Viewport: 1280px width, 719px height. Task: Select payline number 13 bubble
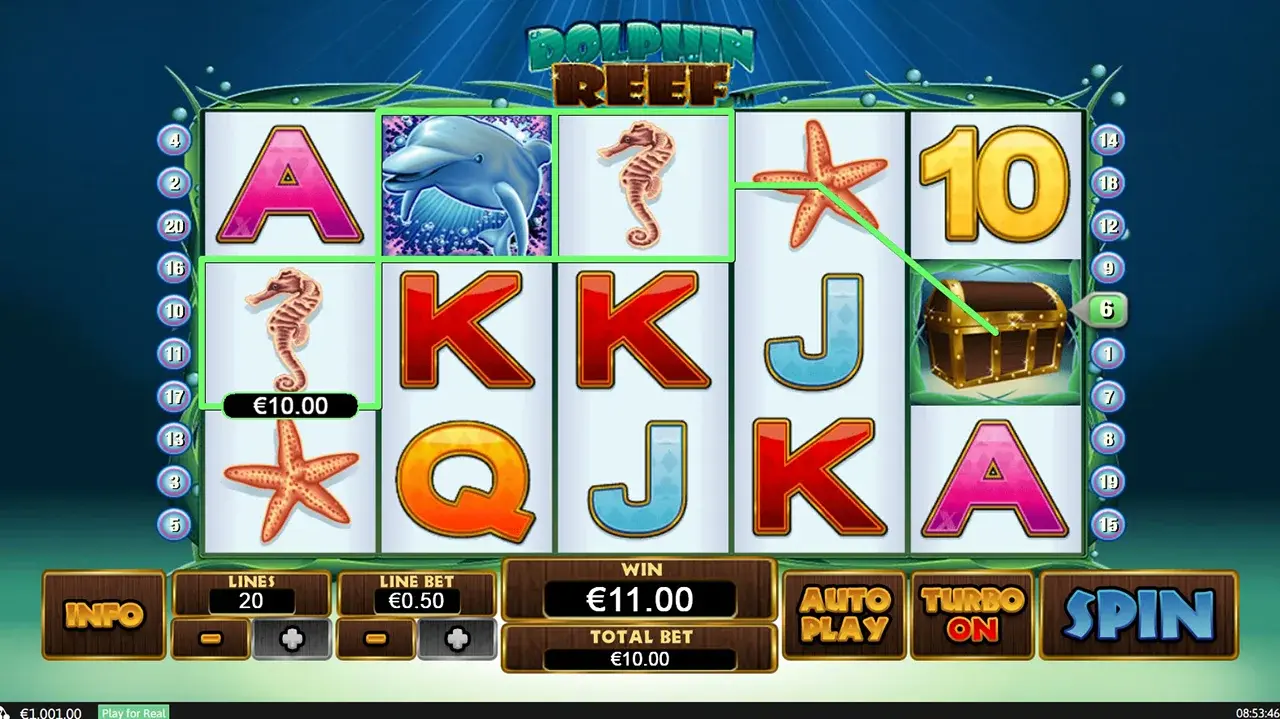click(x=174, y=438)
